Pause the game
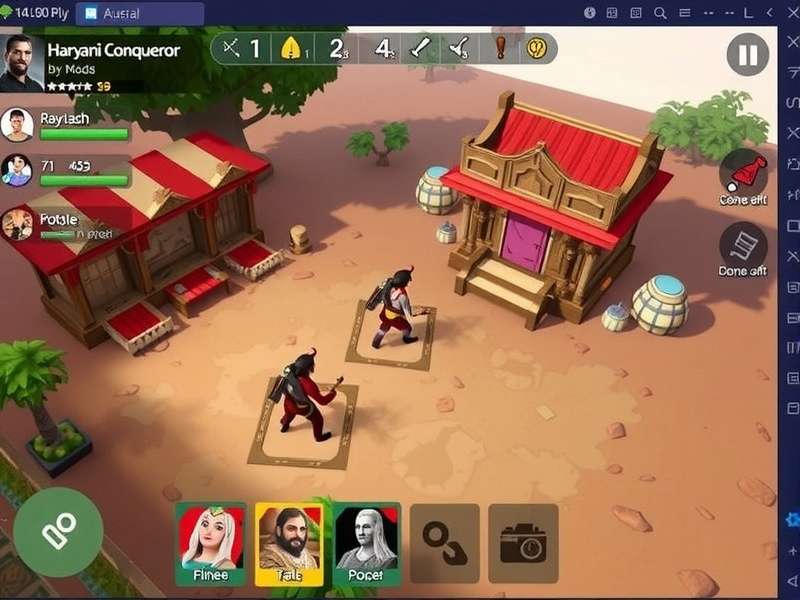Viewport: 800px width, 600px height. (x=748, y=54)
